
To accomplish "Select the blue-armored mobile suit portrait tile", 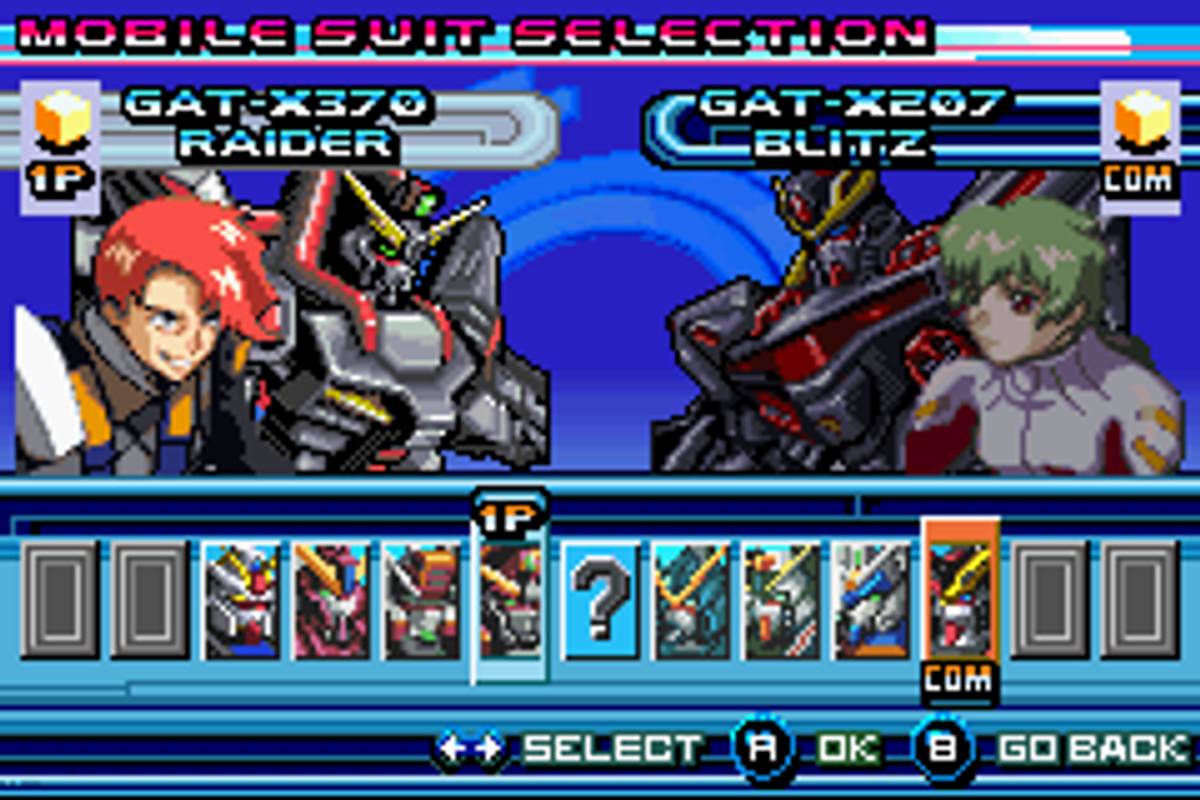I will [871, 600].
